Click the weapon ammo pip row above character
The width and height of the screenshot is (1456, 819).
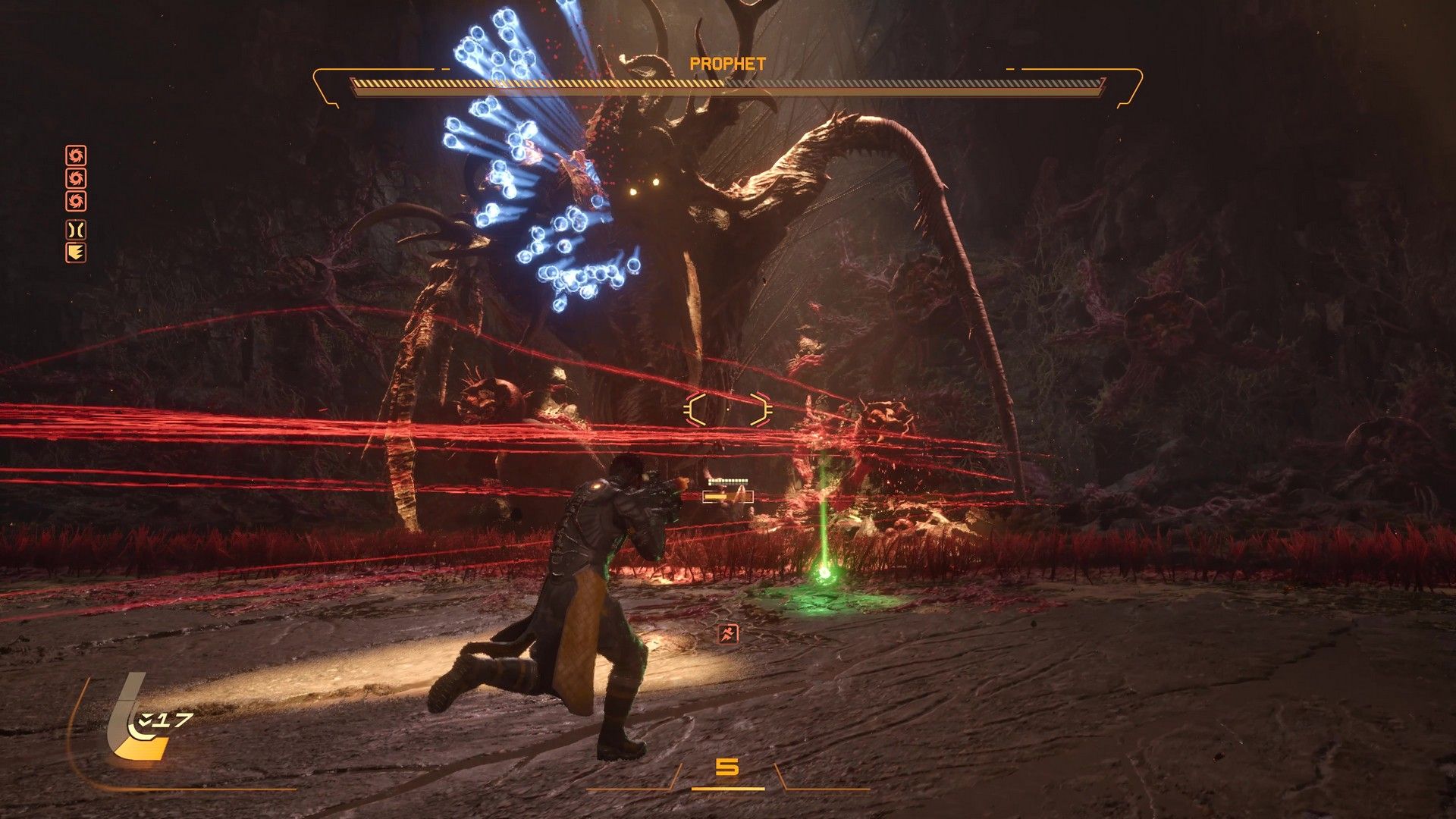pos(727,481)
